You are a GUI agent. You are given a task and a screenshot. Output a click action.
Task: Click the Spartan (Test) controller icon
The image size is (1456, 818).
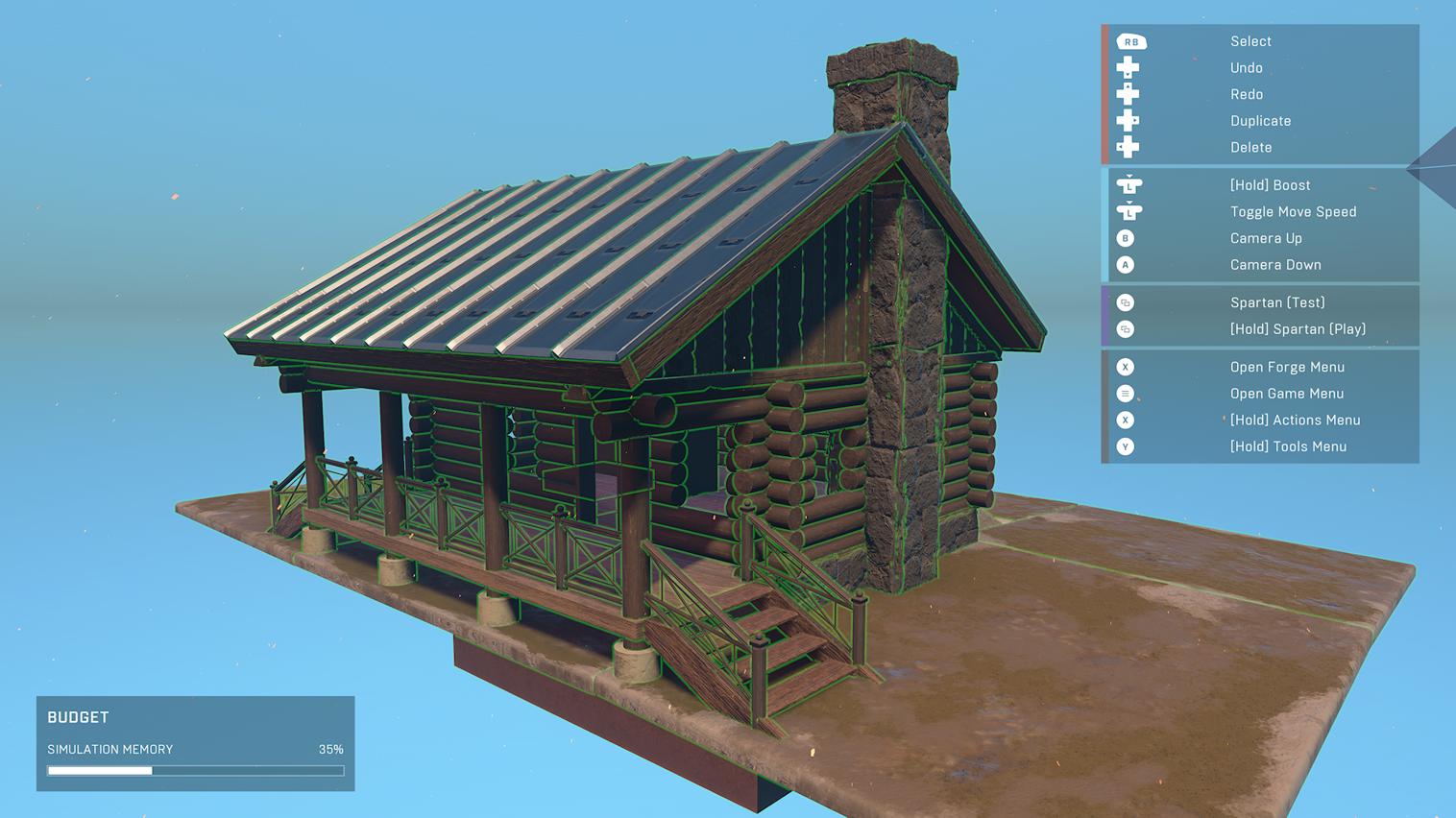[x=1125, y=301]
